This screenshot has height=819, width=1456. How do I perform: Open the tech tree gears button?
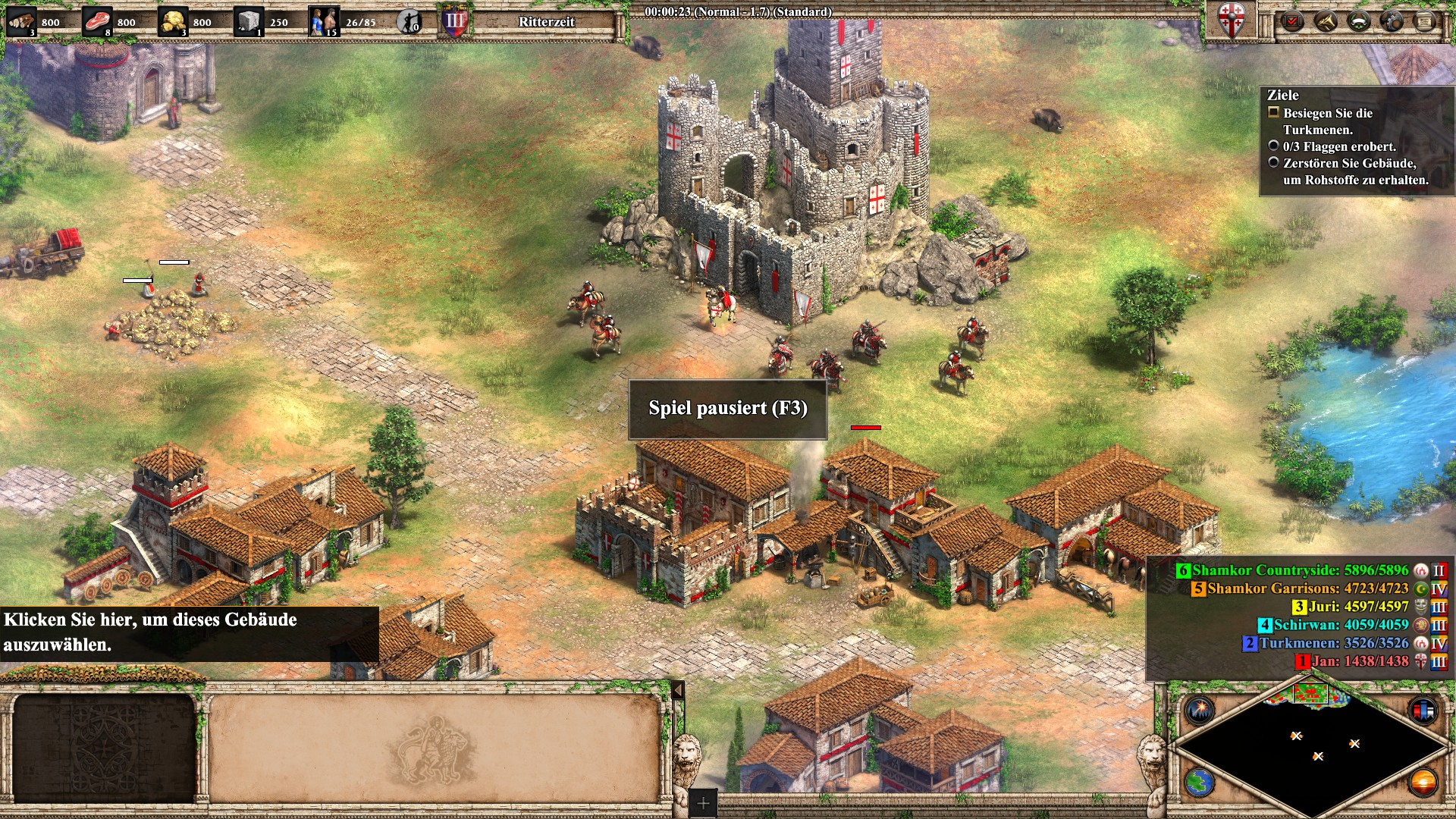click(1392, 21)
